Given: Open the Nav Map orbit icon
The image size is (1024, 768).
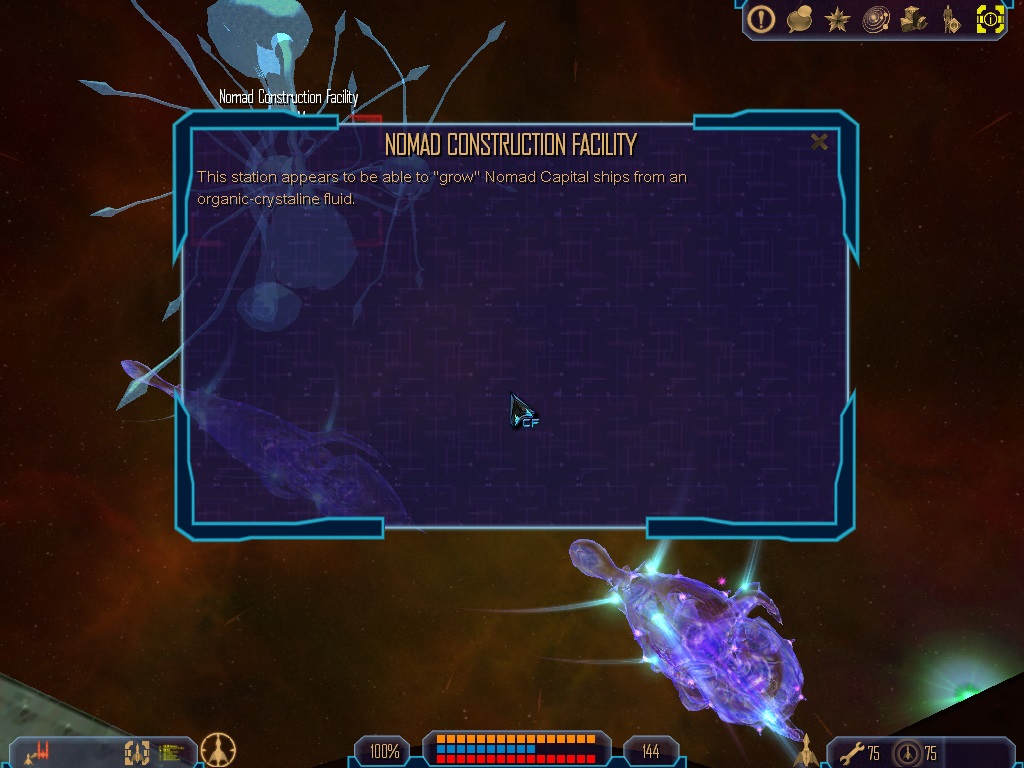Looking at the screenshot, I should 876,19.
